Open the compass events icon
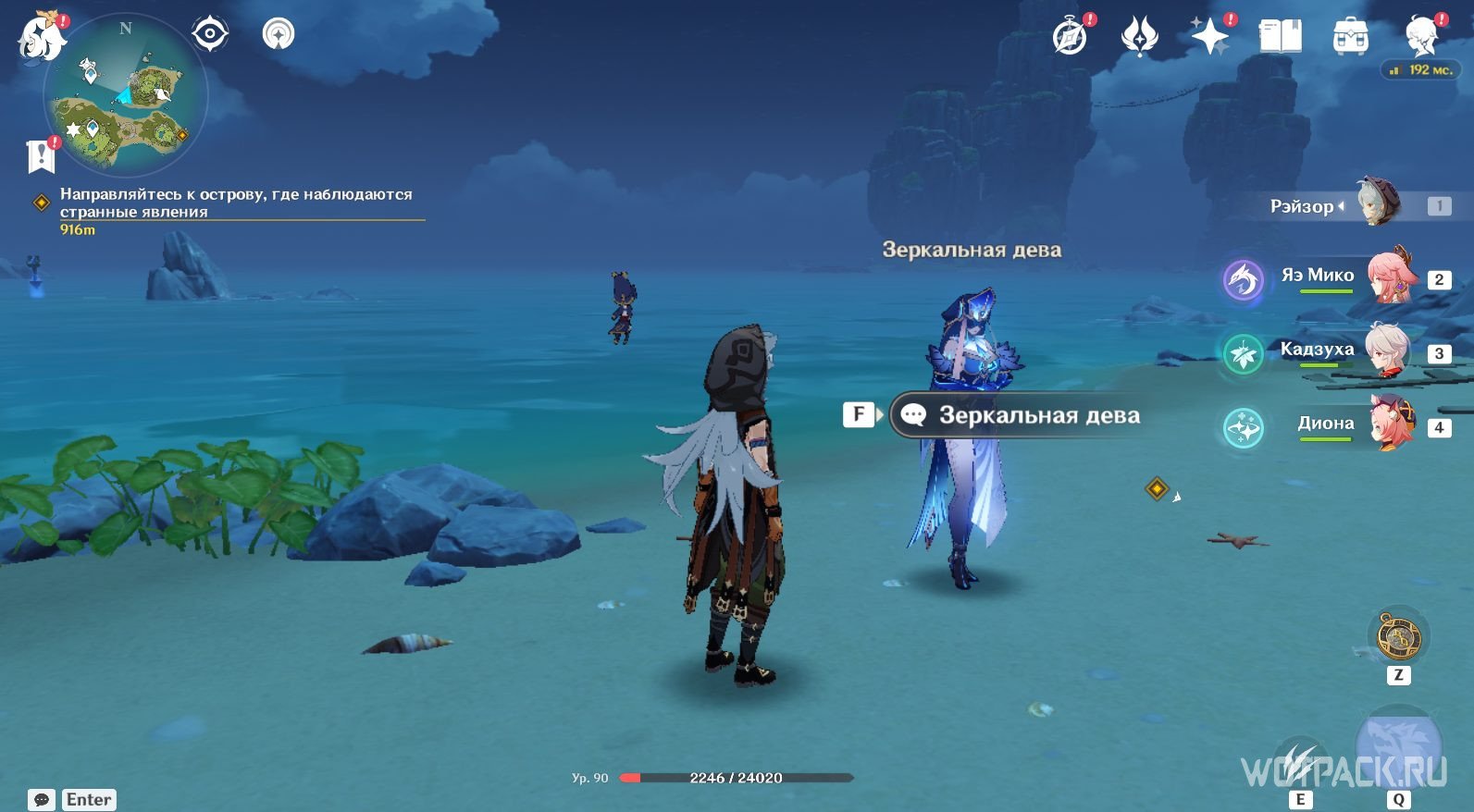Screen dimensions: 1474x812 1071,37
